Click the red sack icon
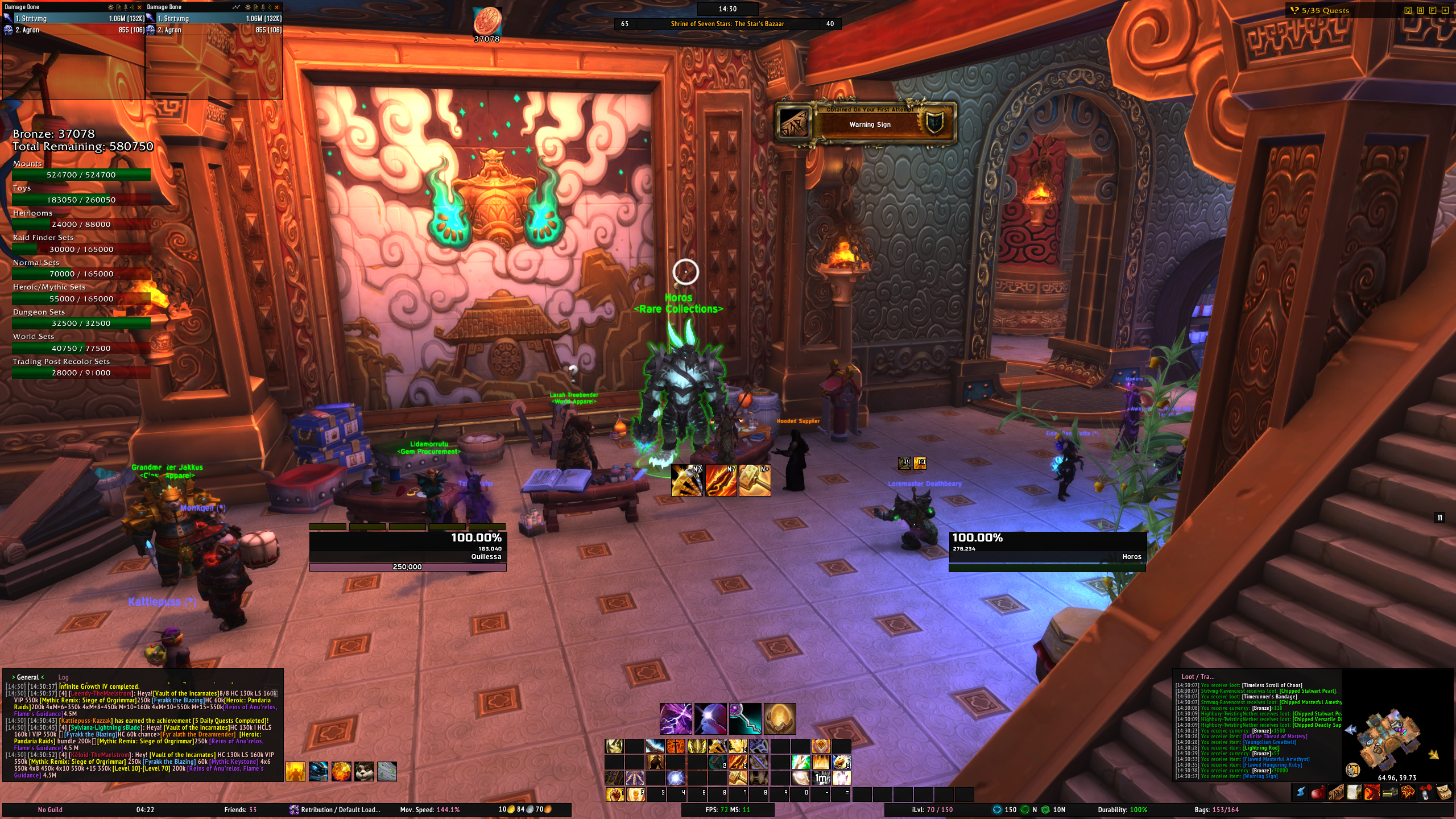The image size is (1456, 819). coord(1317,792)
